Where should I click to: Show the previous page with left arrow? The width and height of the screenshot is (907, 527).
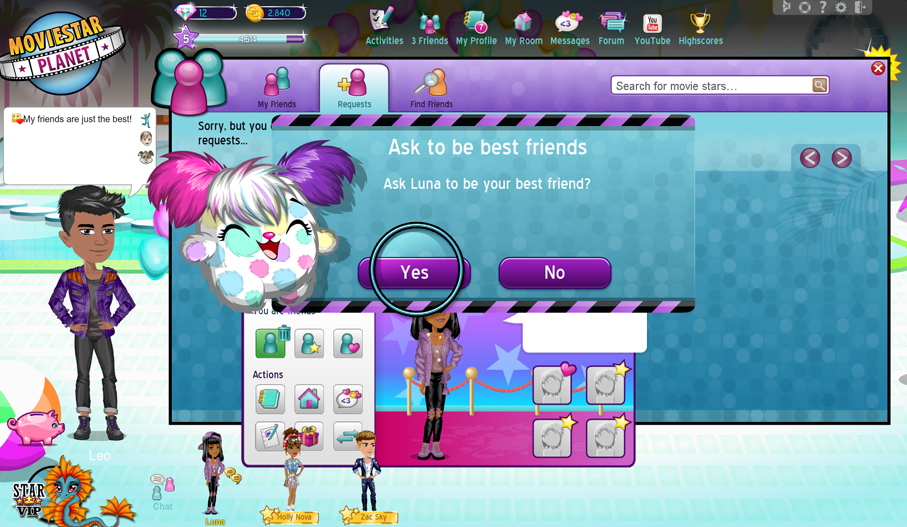point(810,158)
